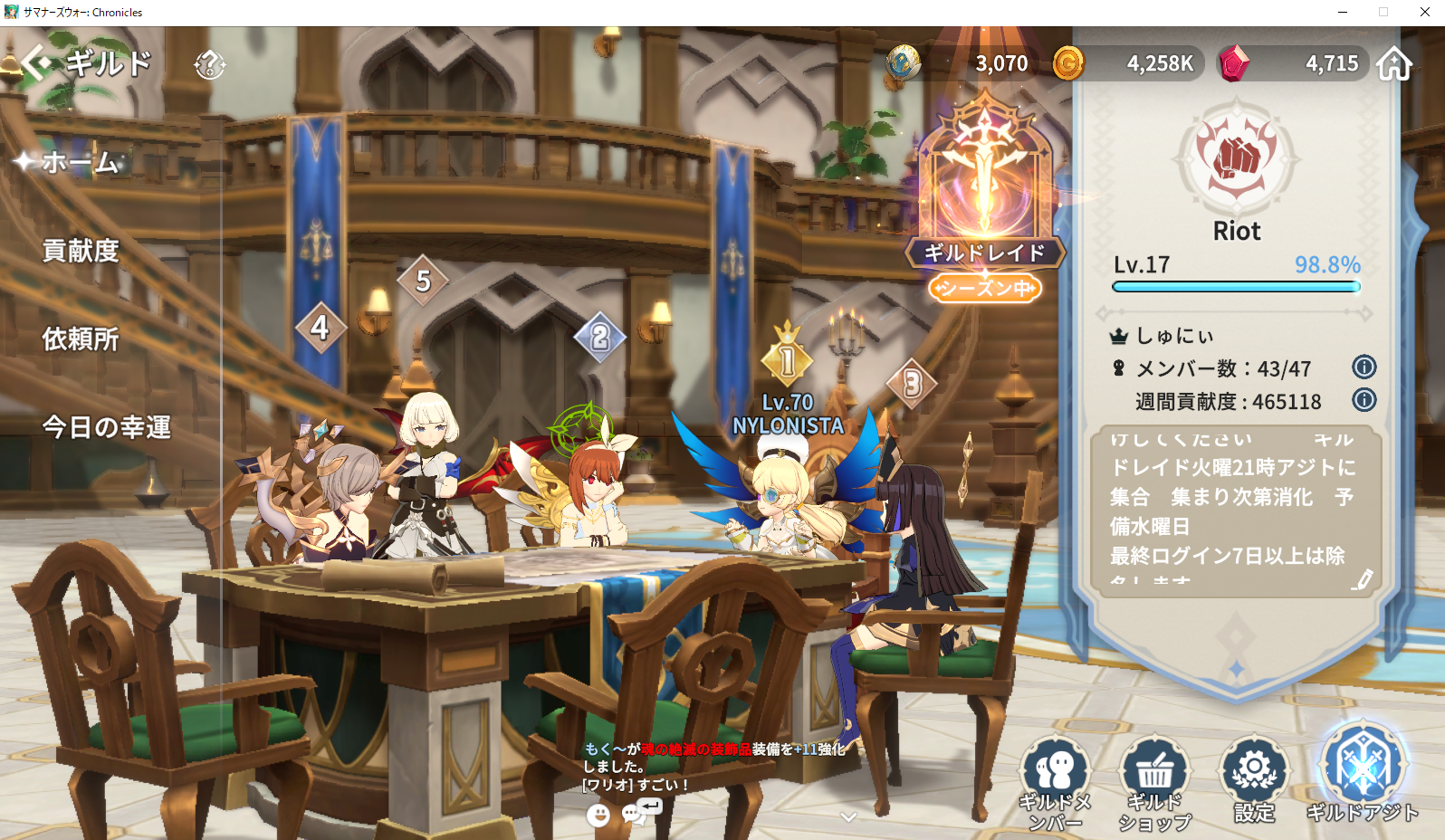Edit the guild notice with pencil icon

click(x=1362, y=579)
